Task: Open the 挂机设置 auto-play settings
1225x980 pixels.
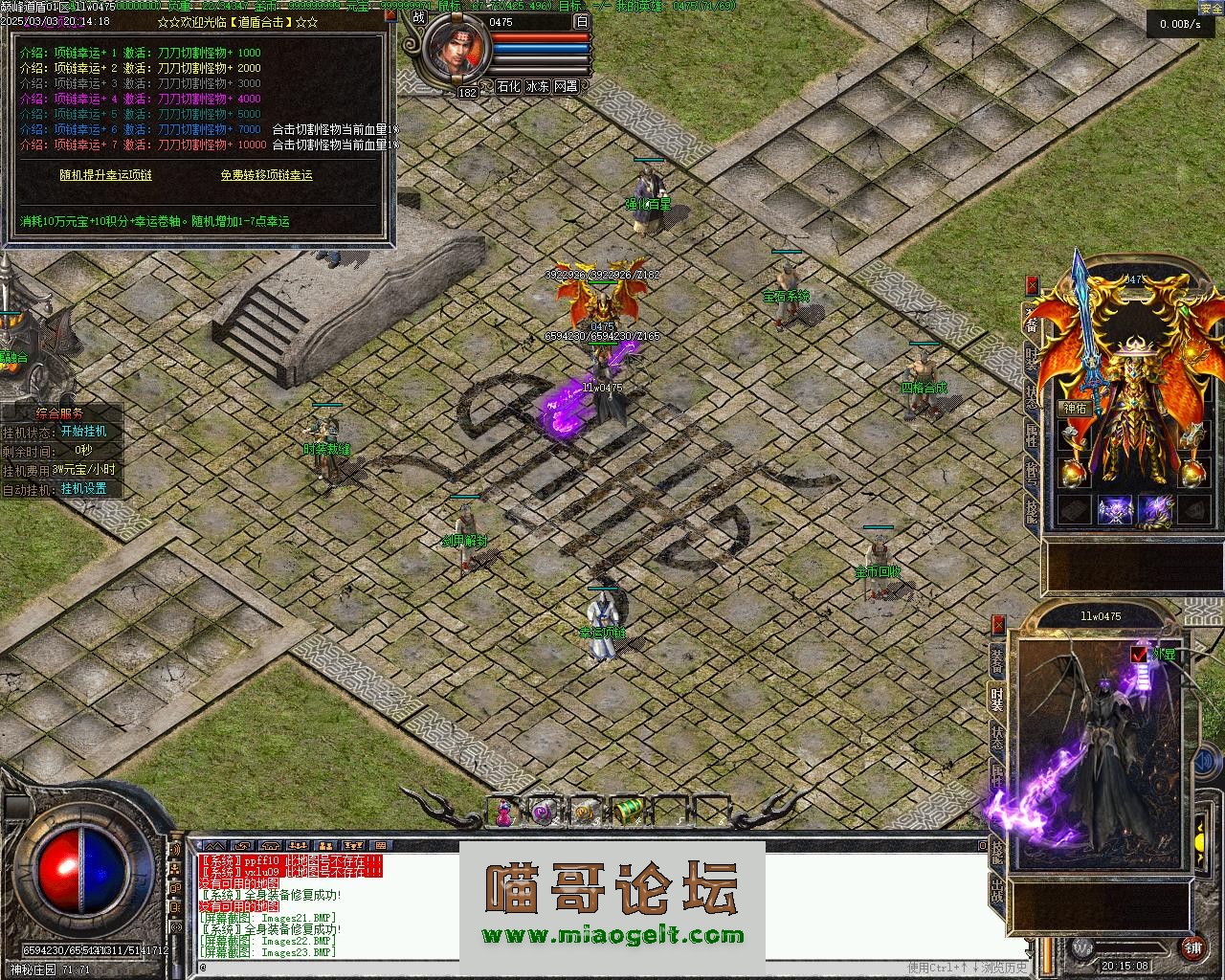Action: point(83,489)
